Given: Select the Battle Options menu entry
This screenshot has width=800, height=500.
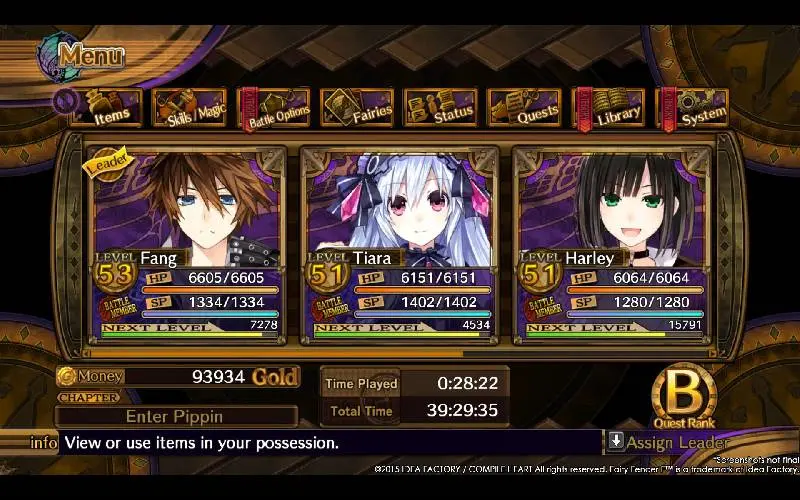Looking at the screenshot, I should pyautogui.click(x=273, y=109).
